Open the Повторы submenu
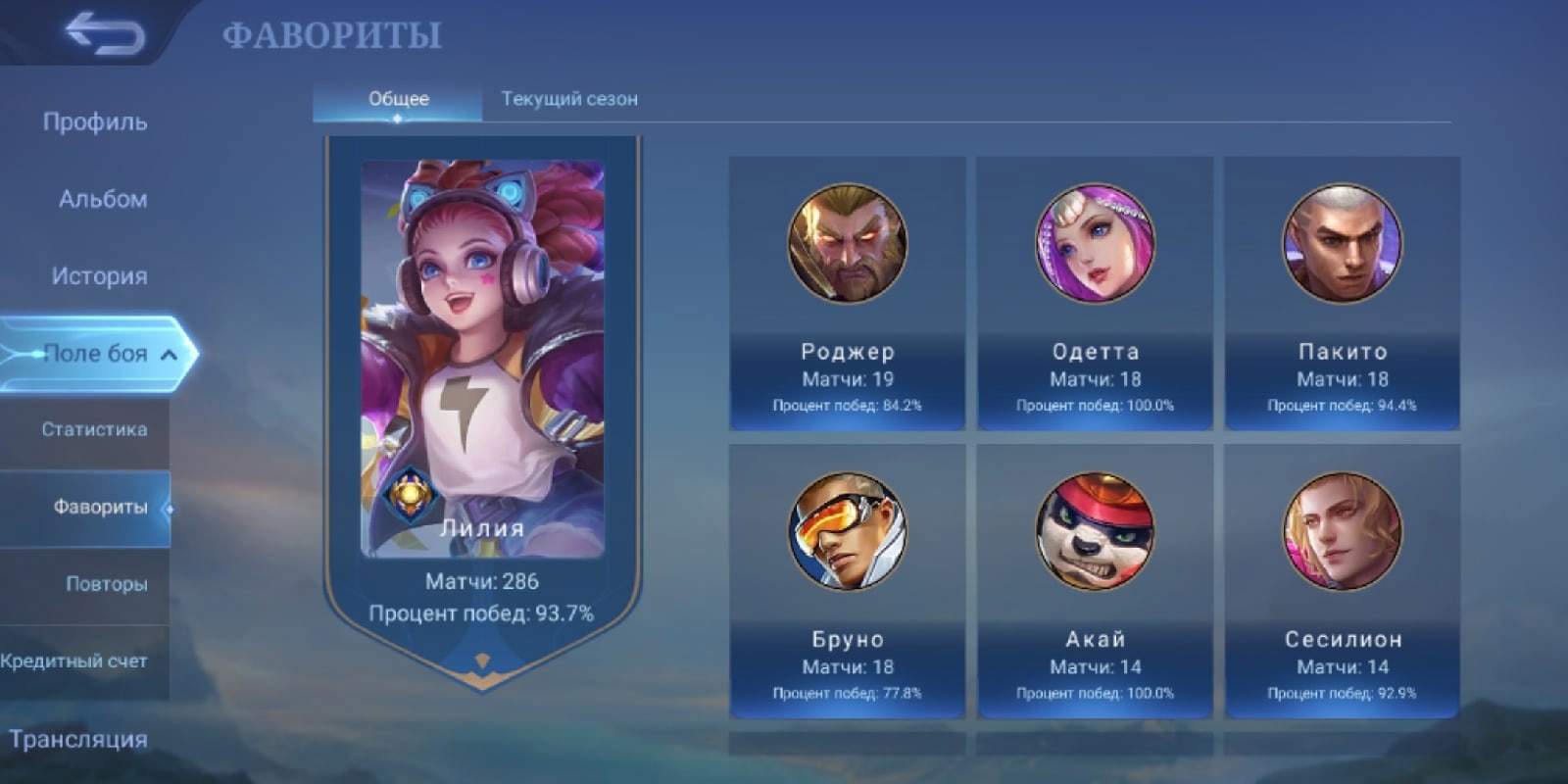Viewport: 1568px width, 784px height. [x=106, y=584]
